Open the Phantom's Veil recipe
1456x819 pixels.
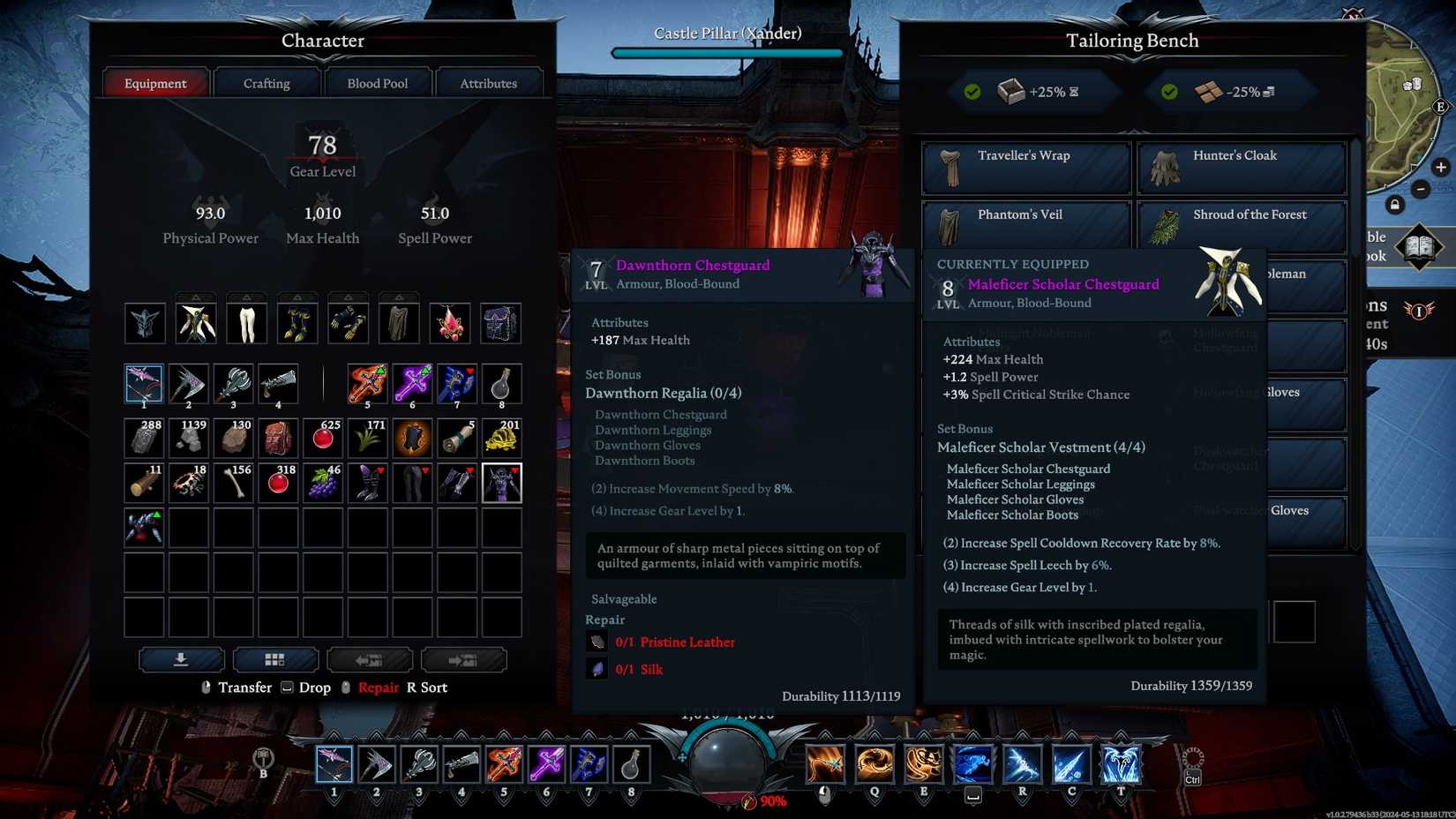(x=1024, y=226)
